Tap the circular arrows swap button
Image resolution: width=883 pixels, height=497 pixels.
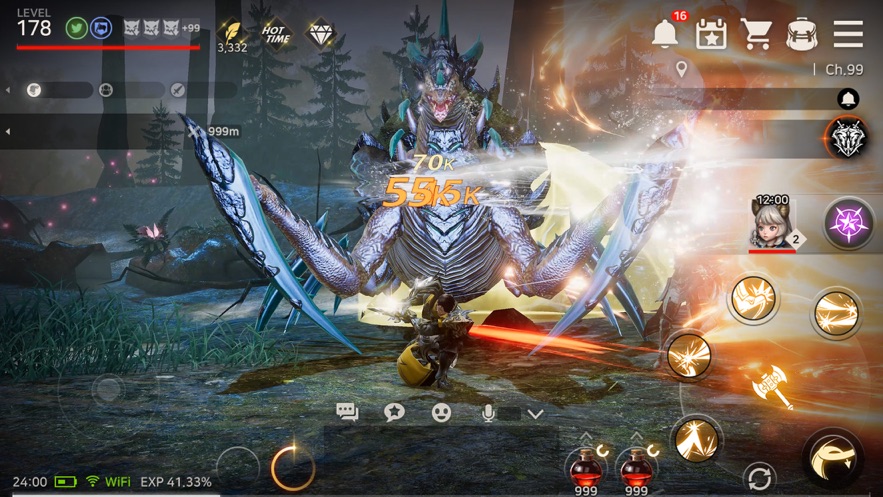pos(759,476)
